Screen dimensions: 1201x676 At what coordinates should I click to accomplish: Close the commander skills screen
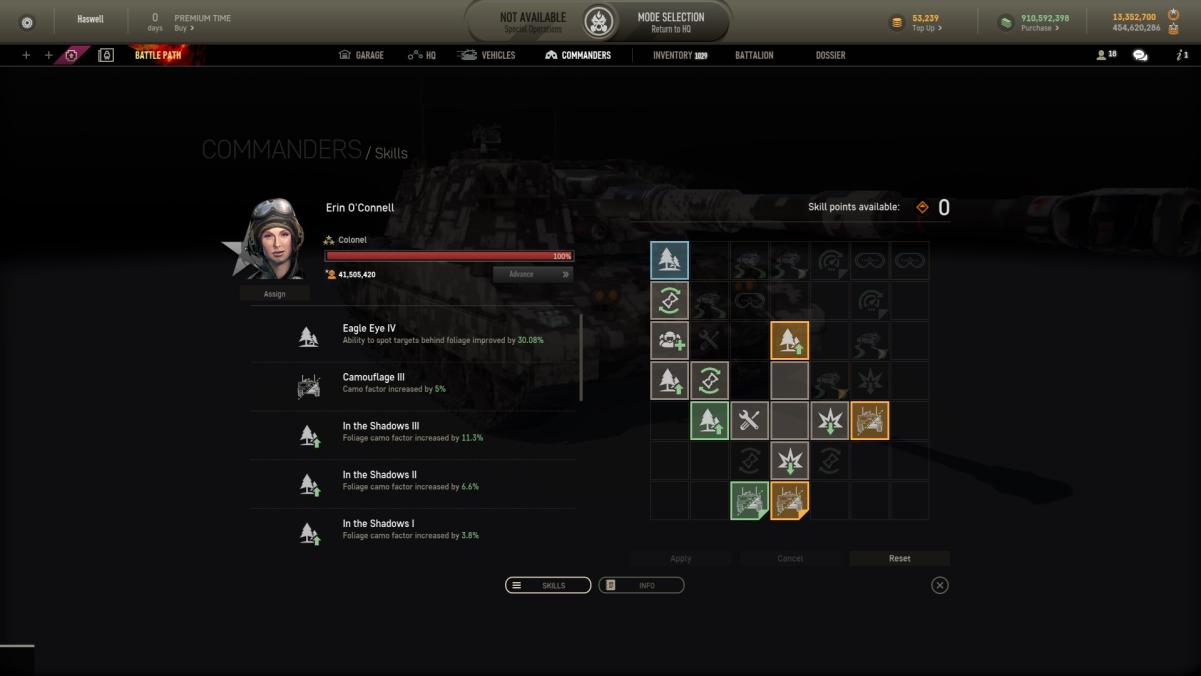click(939, 585)
